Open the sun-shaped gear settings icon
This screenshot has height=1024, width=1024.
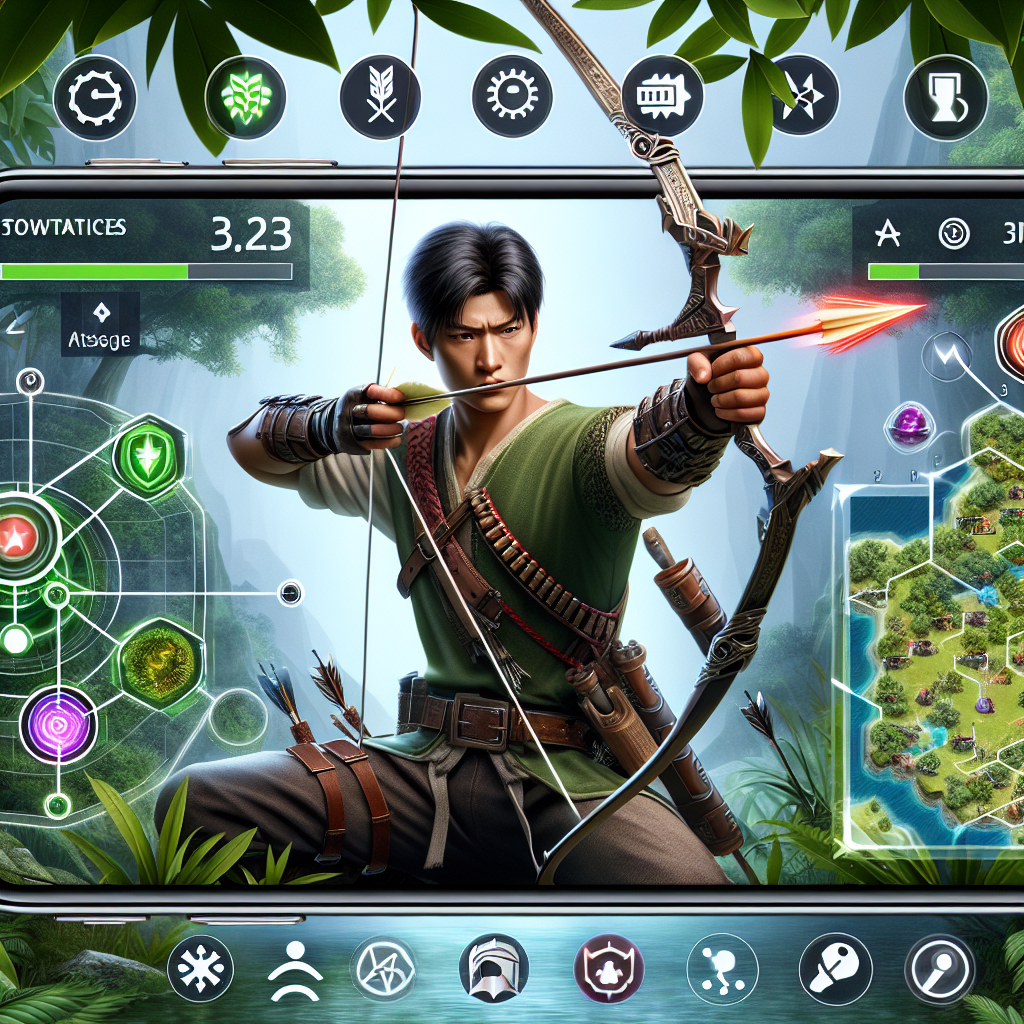tap(513, 96)
